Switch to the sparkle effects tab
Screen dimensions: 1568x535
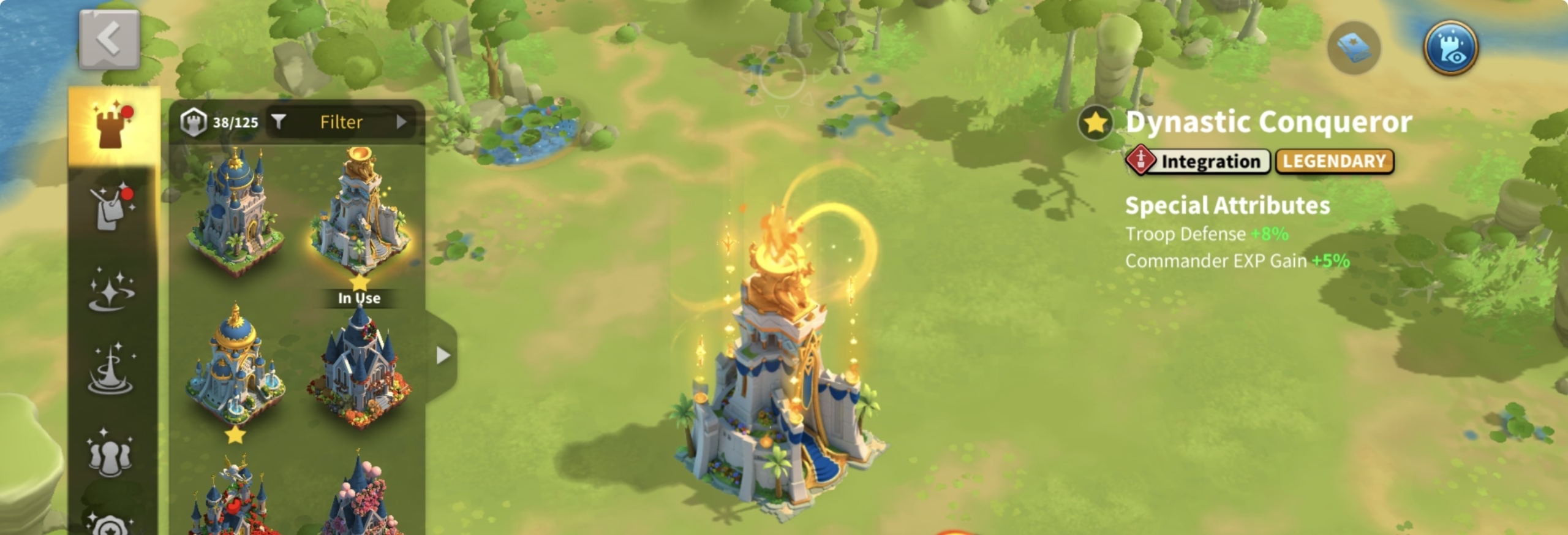click(x=111, y=290)
